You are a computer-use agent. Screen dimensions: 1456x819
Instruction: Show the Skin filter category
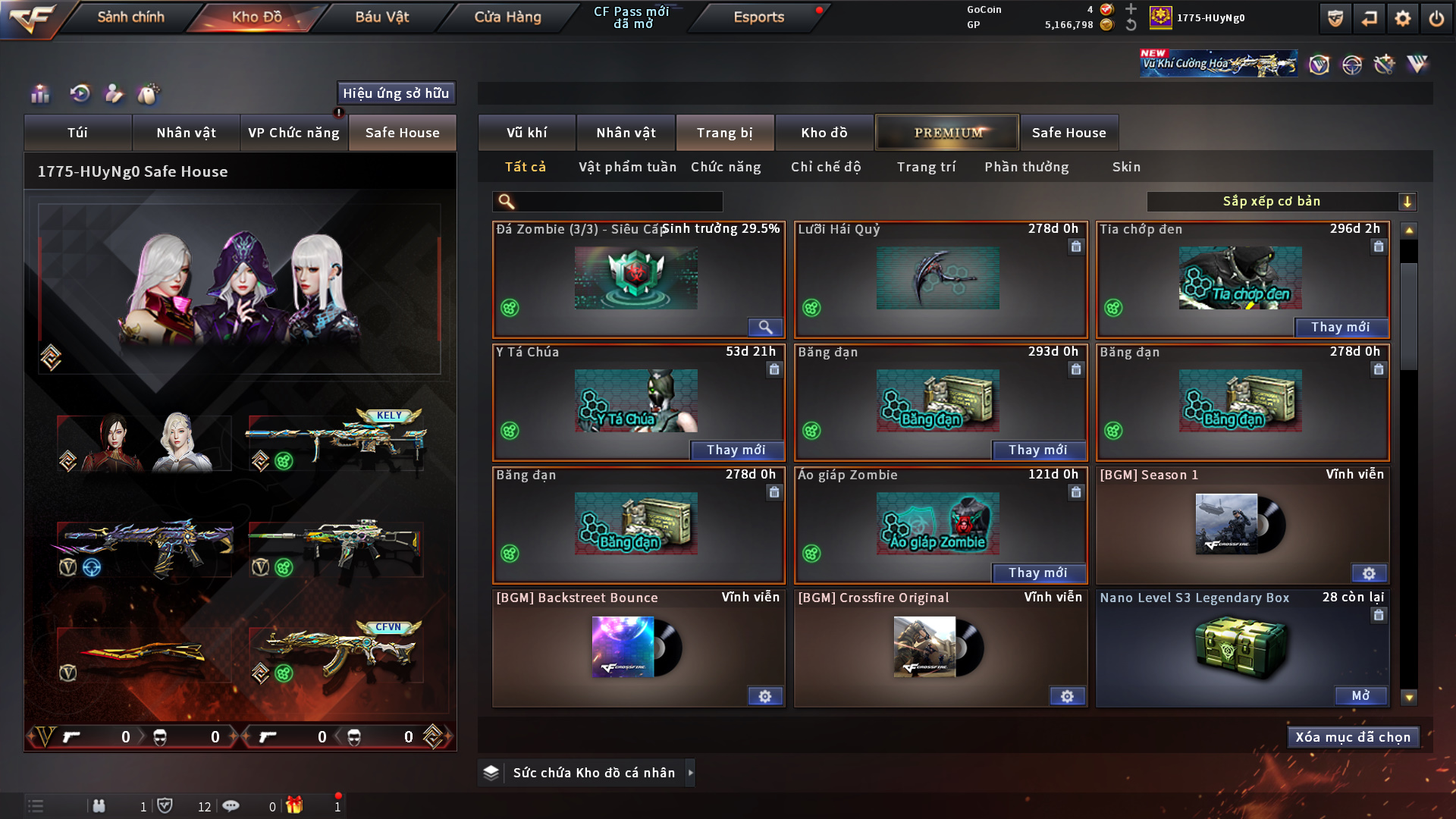[x=1126, y=167]
